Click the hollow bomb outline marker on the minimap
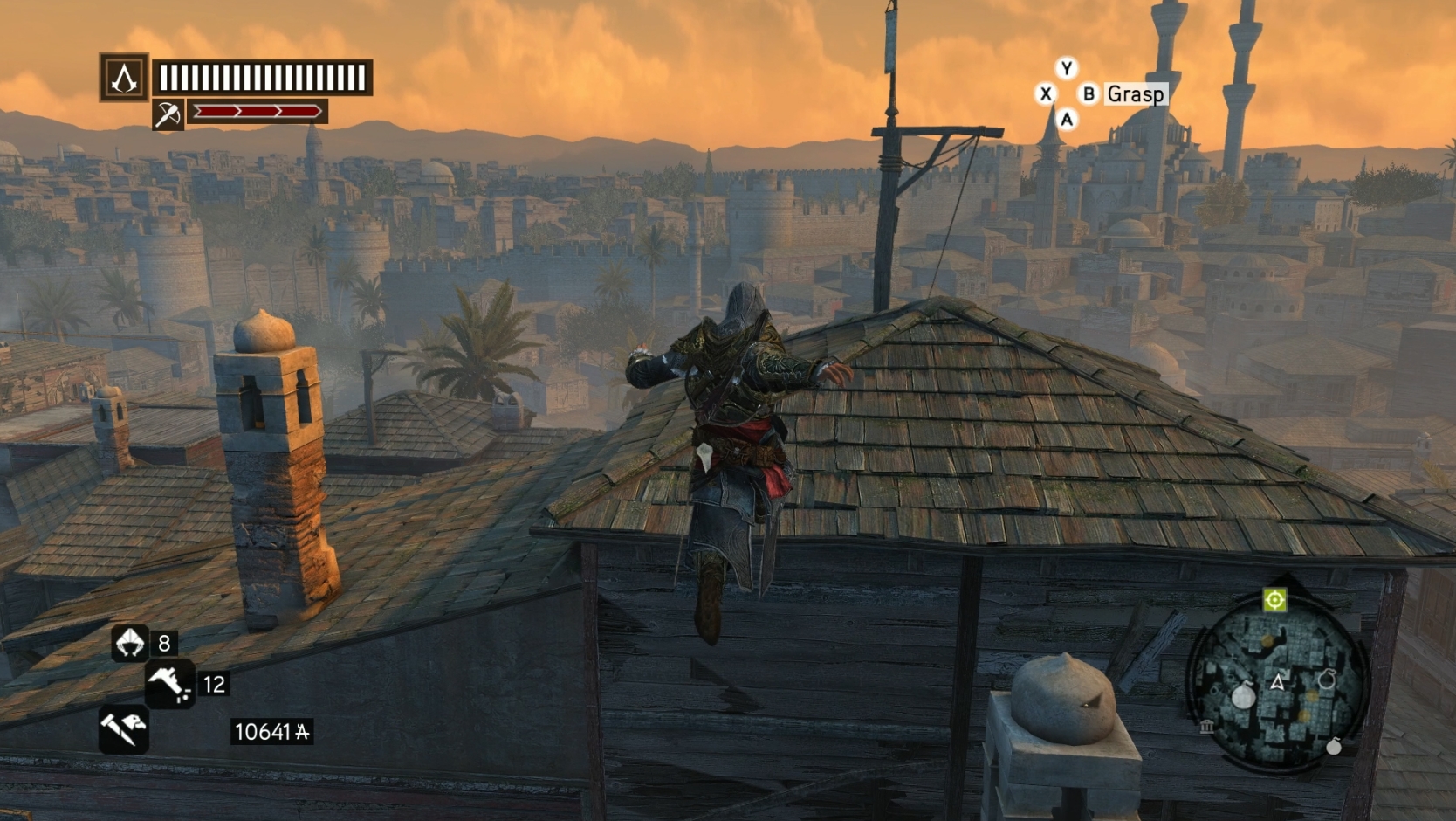This screenshot has height=821, width=1456. 1327,679
